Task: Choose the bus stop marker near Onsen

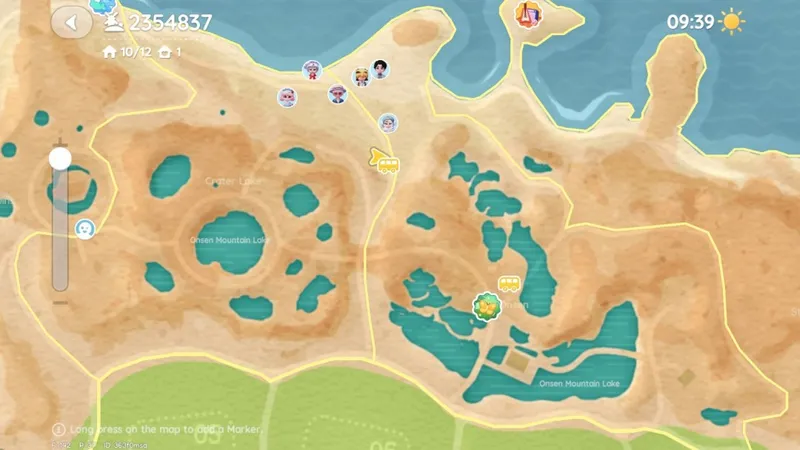Action: pyautogui.click(x=509, y=285)
